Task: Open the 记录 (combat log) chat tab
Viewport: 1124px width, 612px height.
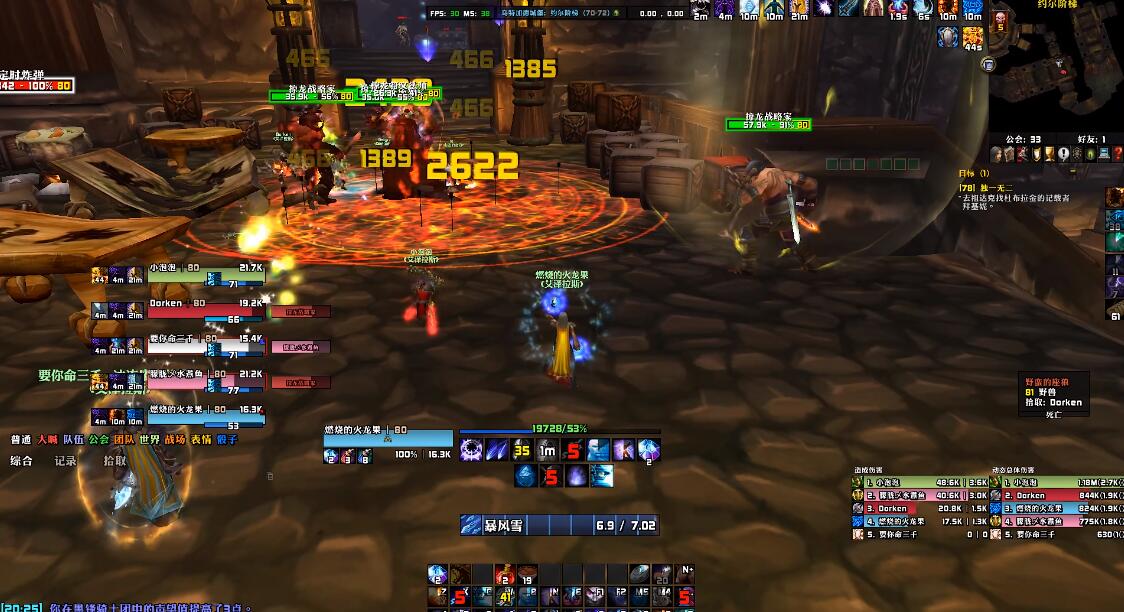Action: [x=66, y=461]
